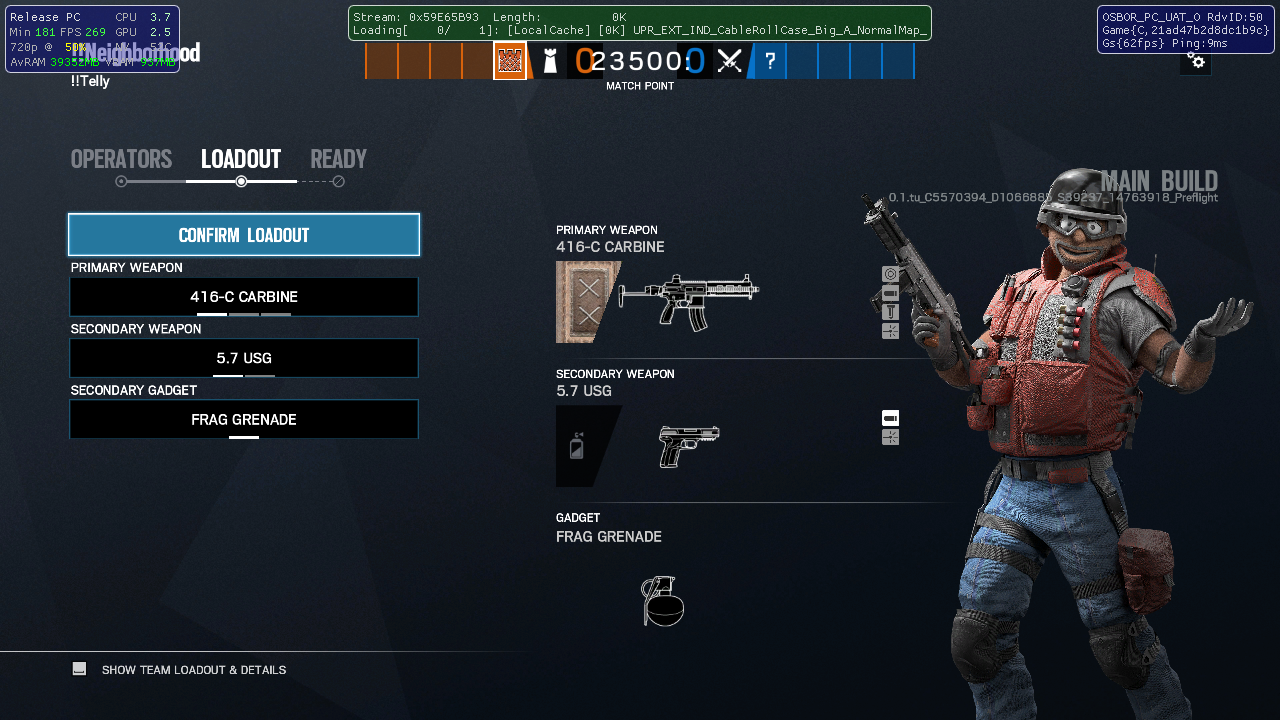Pick the Frag Grenade secondary gadget
This screenshot has height=720, width=1280.
pyautogui.click(x=244, y=420)
